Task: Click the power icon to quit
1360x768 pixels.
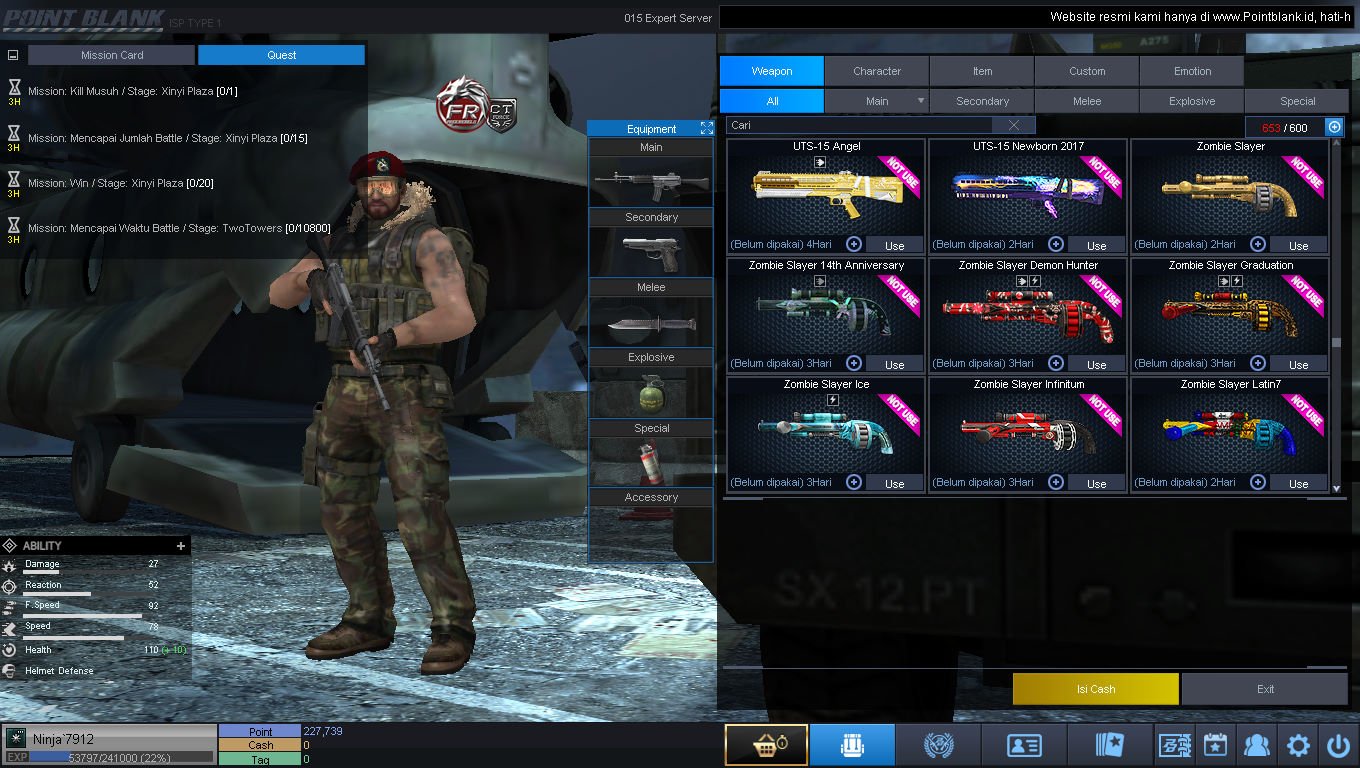Action: [x=1338, y=745]
